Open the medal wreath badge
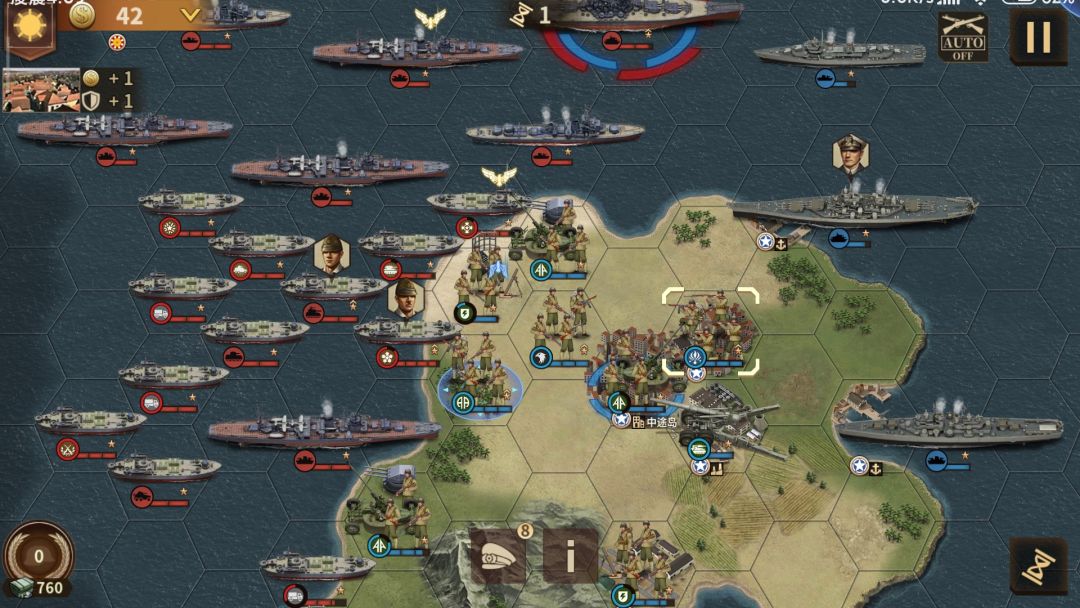 point(39,555)
